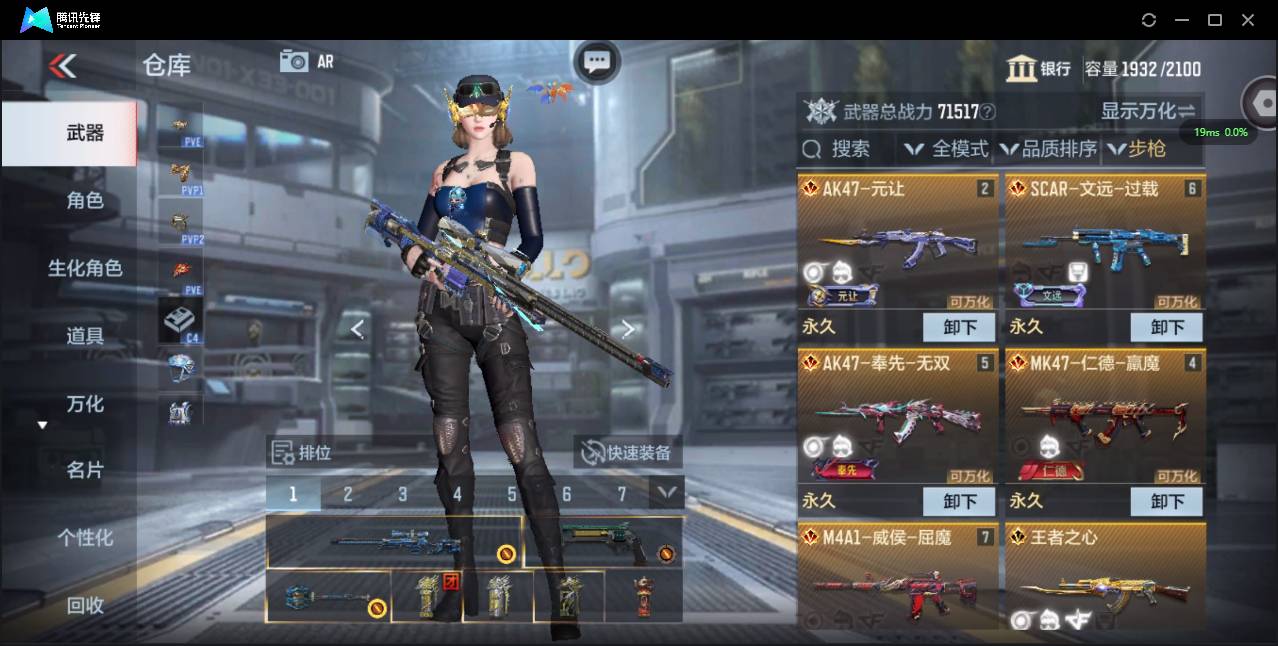1278x646 pixels.
Task: Select the 回收 menu entry
Action: pyautogui.click(x=84, y=605)
